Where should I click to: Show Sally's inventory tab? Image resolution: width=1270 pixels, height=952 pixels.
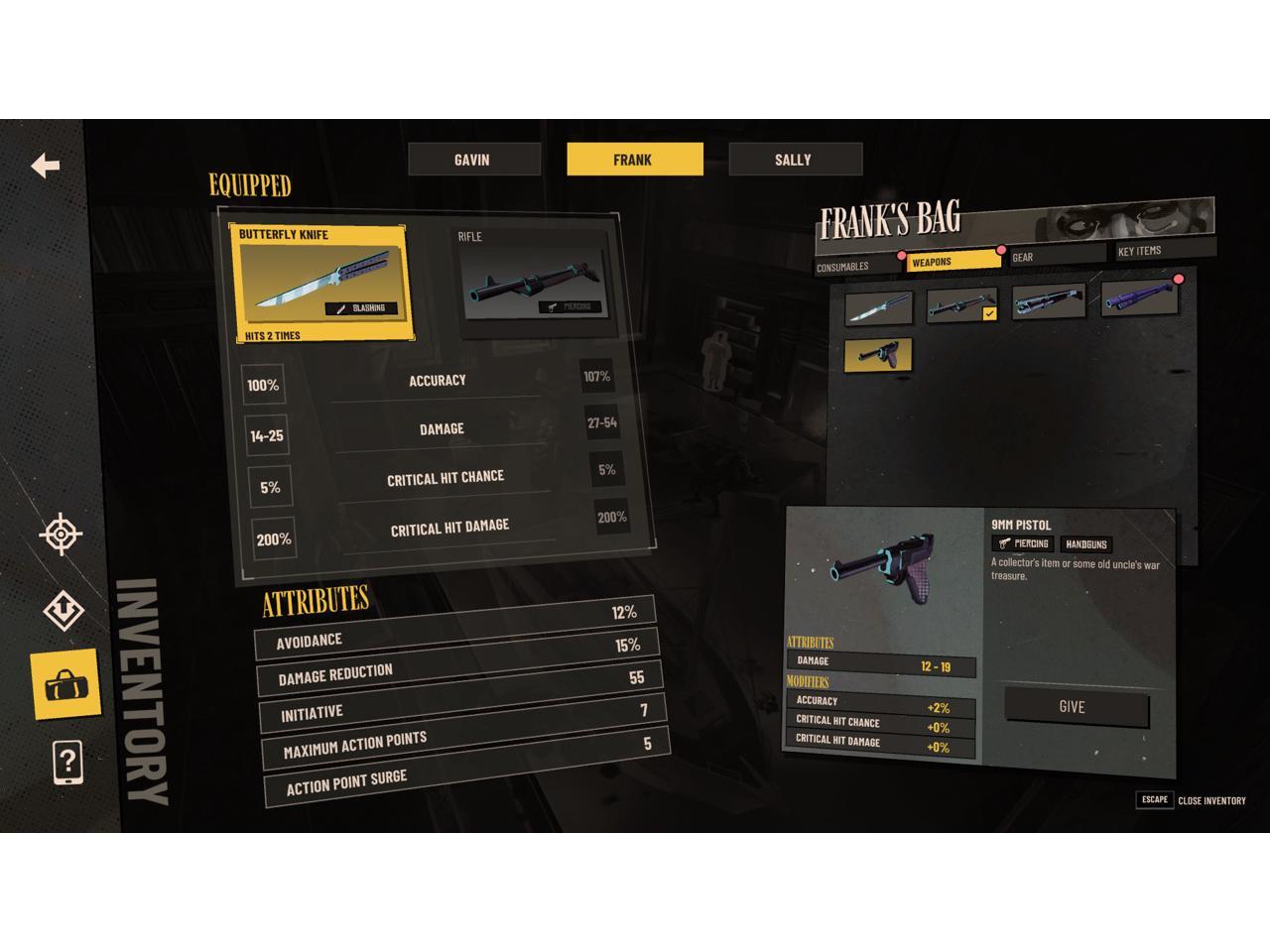coord(794,160)
